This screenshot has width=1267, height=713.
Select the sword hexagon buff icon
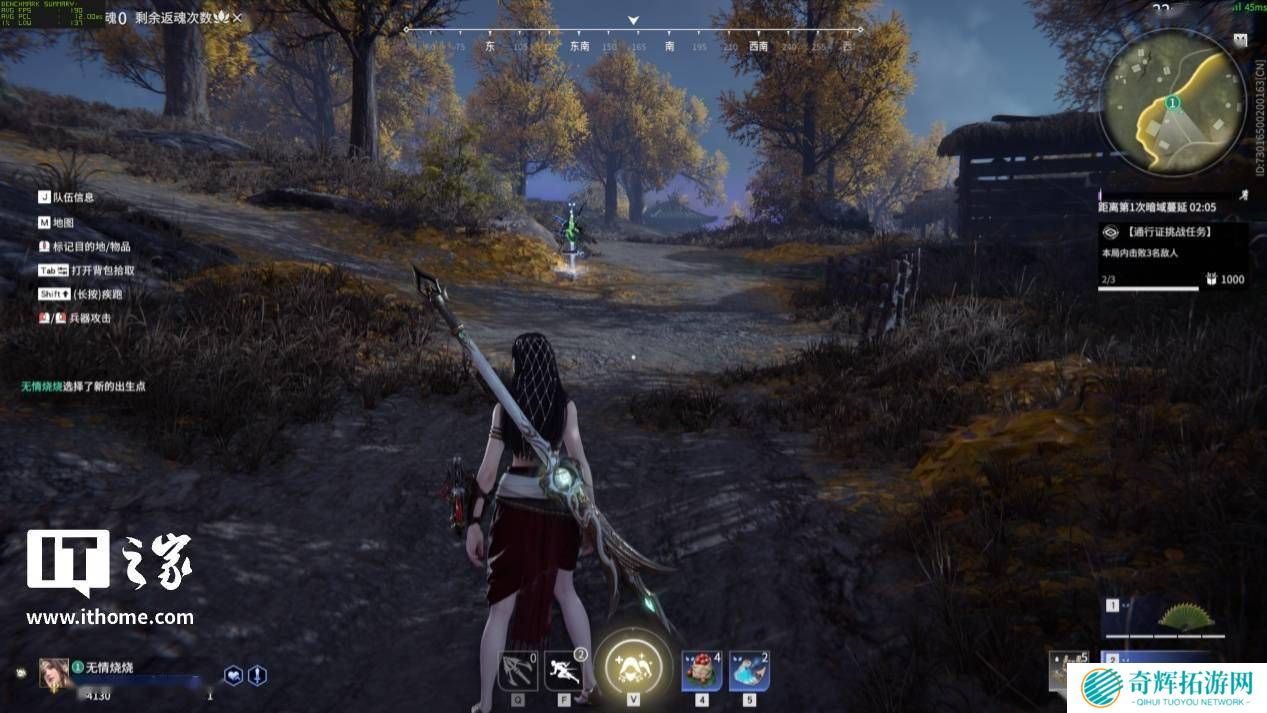coord(257,675)
